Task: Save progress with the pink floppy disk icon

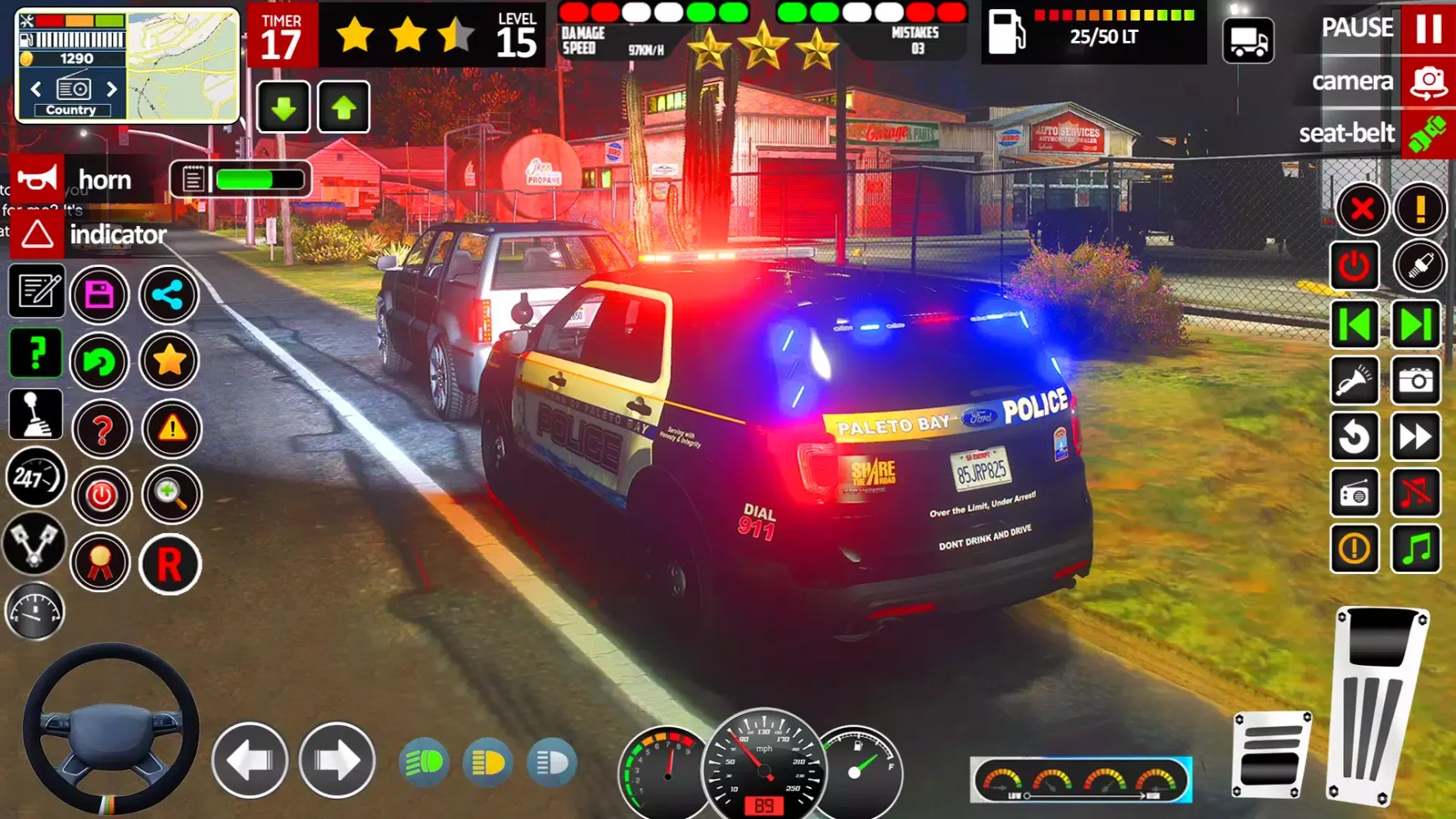Action: coord(99,294)
